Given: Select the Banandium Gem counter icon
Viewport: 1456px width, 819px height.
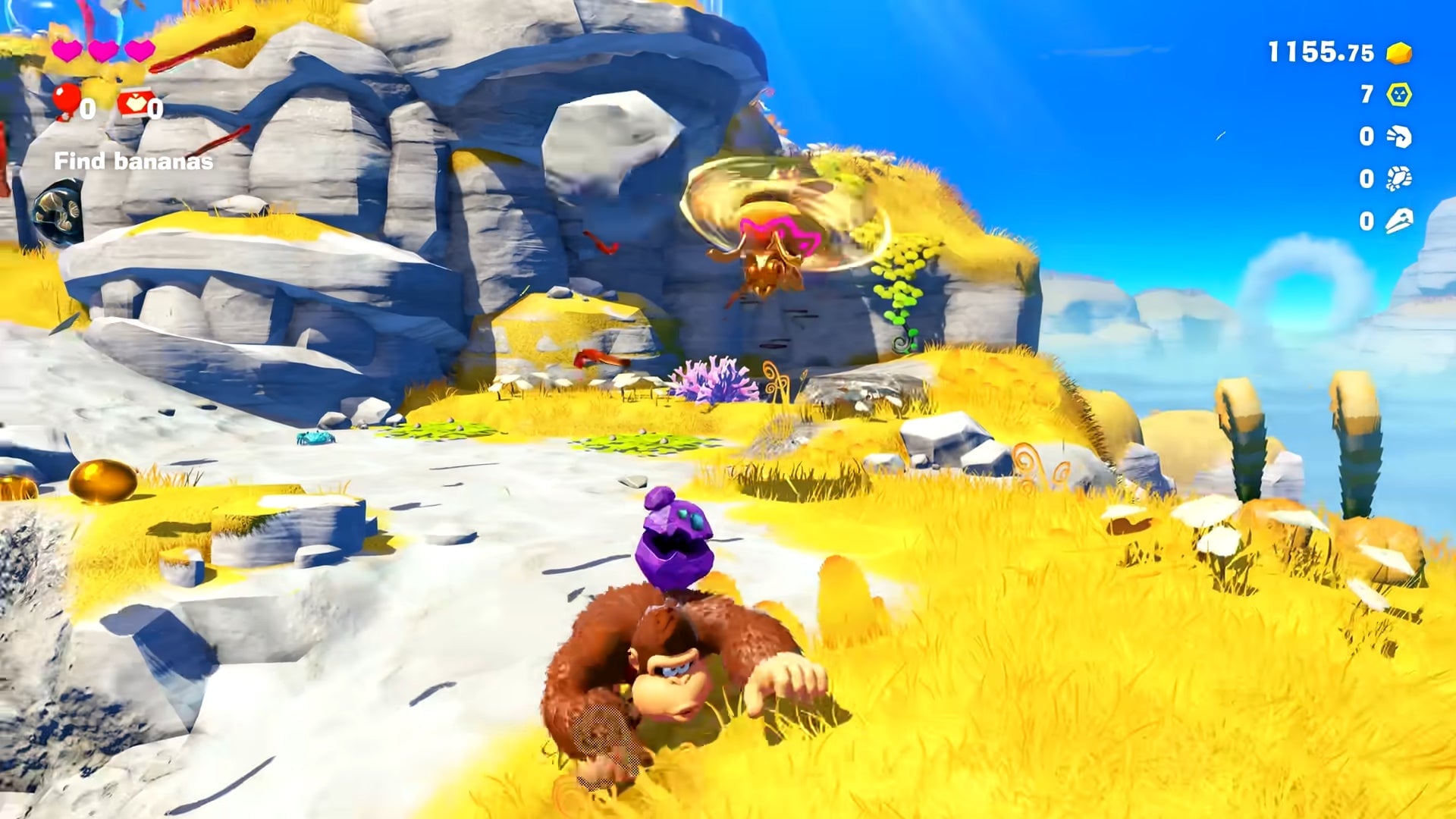Looking at the screenshot, I should [x=1401, y=96].
